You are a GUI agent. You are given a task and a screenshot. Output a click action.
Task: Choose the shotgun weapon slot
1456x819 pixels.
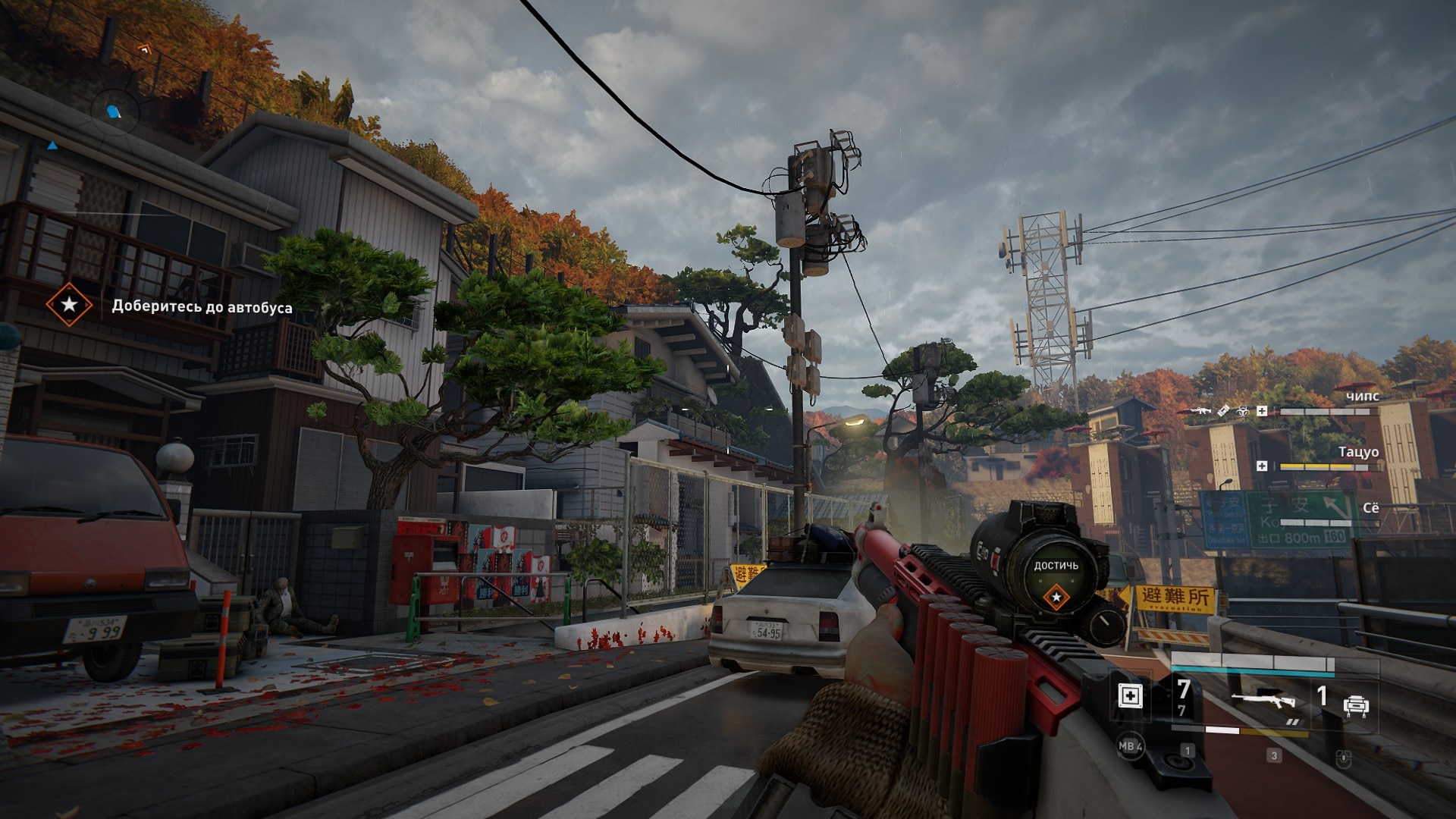(x=1263, y=701)
